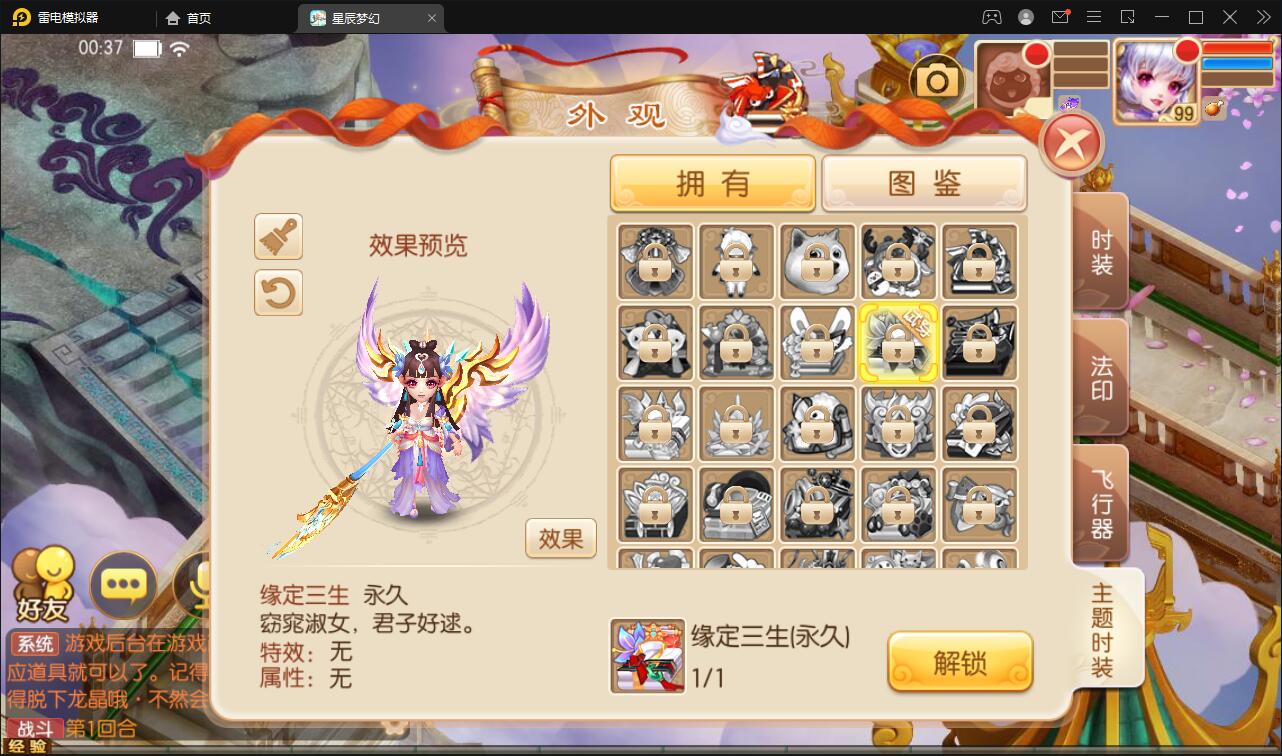The image size is (1282, 756).
Task: Open the camera screenshot icon above the panel
Action: point(938,77)
